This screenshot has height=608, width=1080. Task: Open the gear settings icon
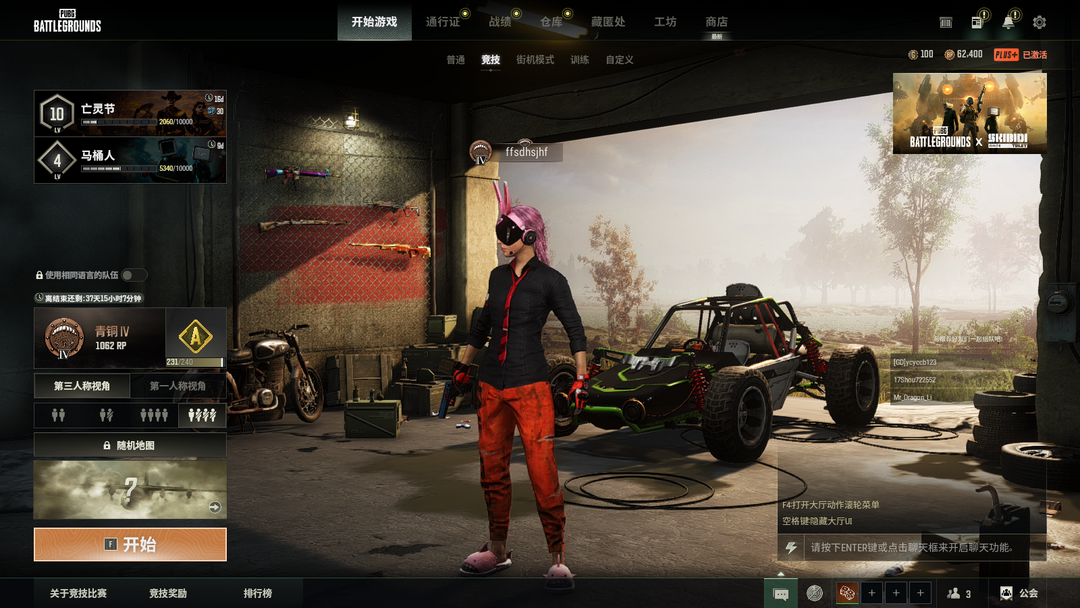coord(1039,22)
